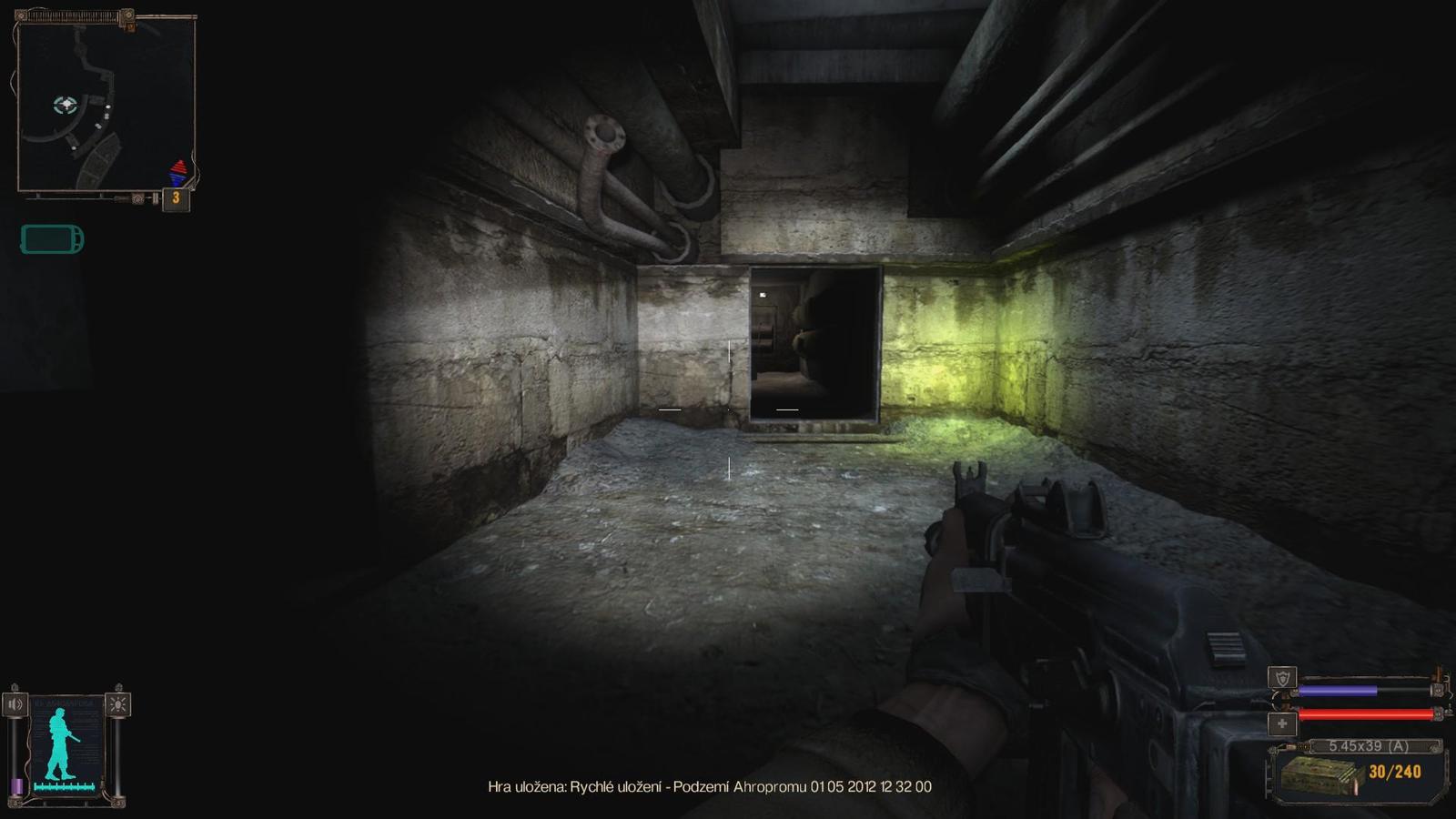Click the health cross icon
This screenshot has width=1456, height=819.
click(x=1283, y=722)
